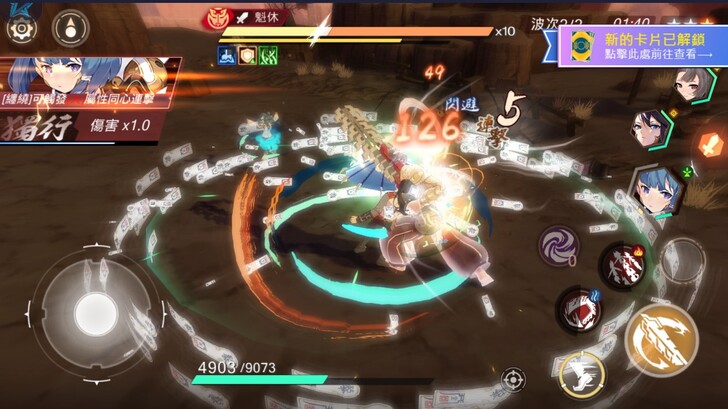The image size is (728, 409).
Task: Open the new card unlocked notification
Action: coord(640,46)
